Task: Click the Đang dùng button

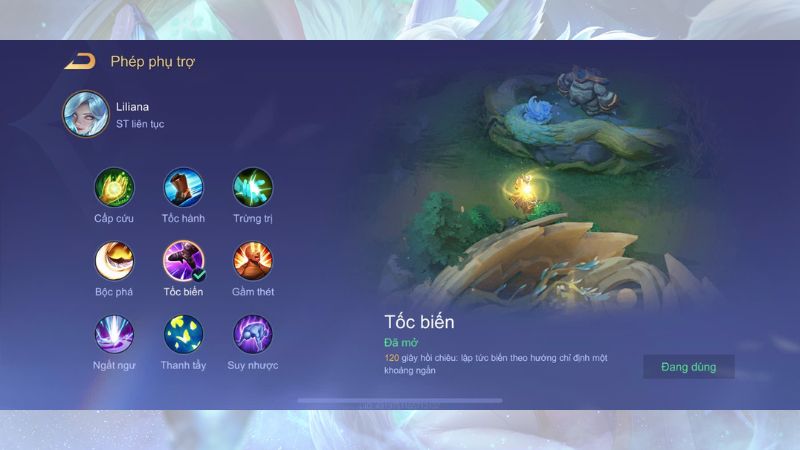Action: [x=688, y=367]
